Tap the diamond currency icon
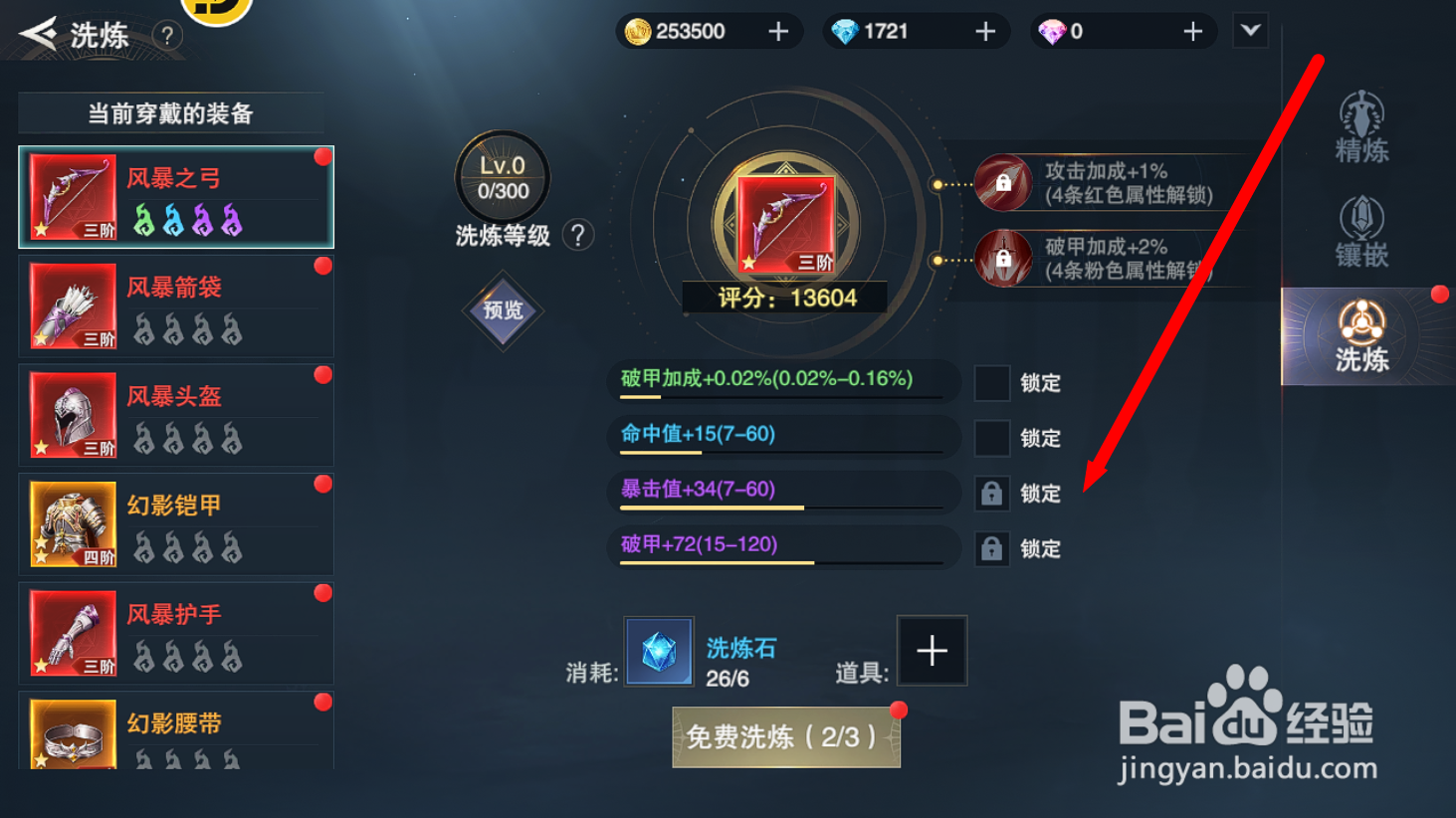Viewport: 1456px width, 818px height. pyautogui.click(x=842, y=31)
